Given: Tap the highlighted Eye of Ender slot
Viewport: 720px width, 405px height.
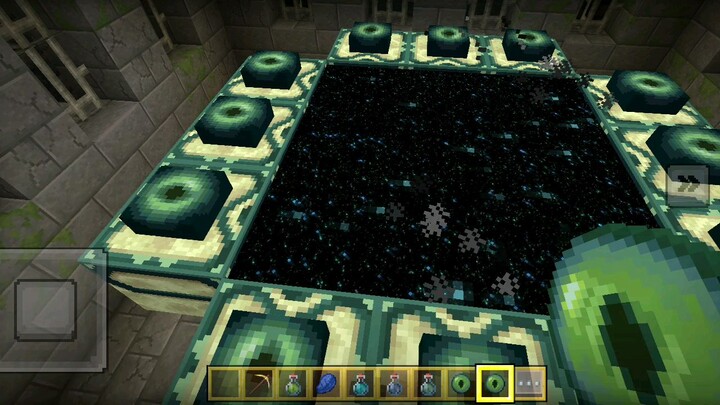Looking at the screenshot, I should click(x=494, y=384).
